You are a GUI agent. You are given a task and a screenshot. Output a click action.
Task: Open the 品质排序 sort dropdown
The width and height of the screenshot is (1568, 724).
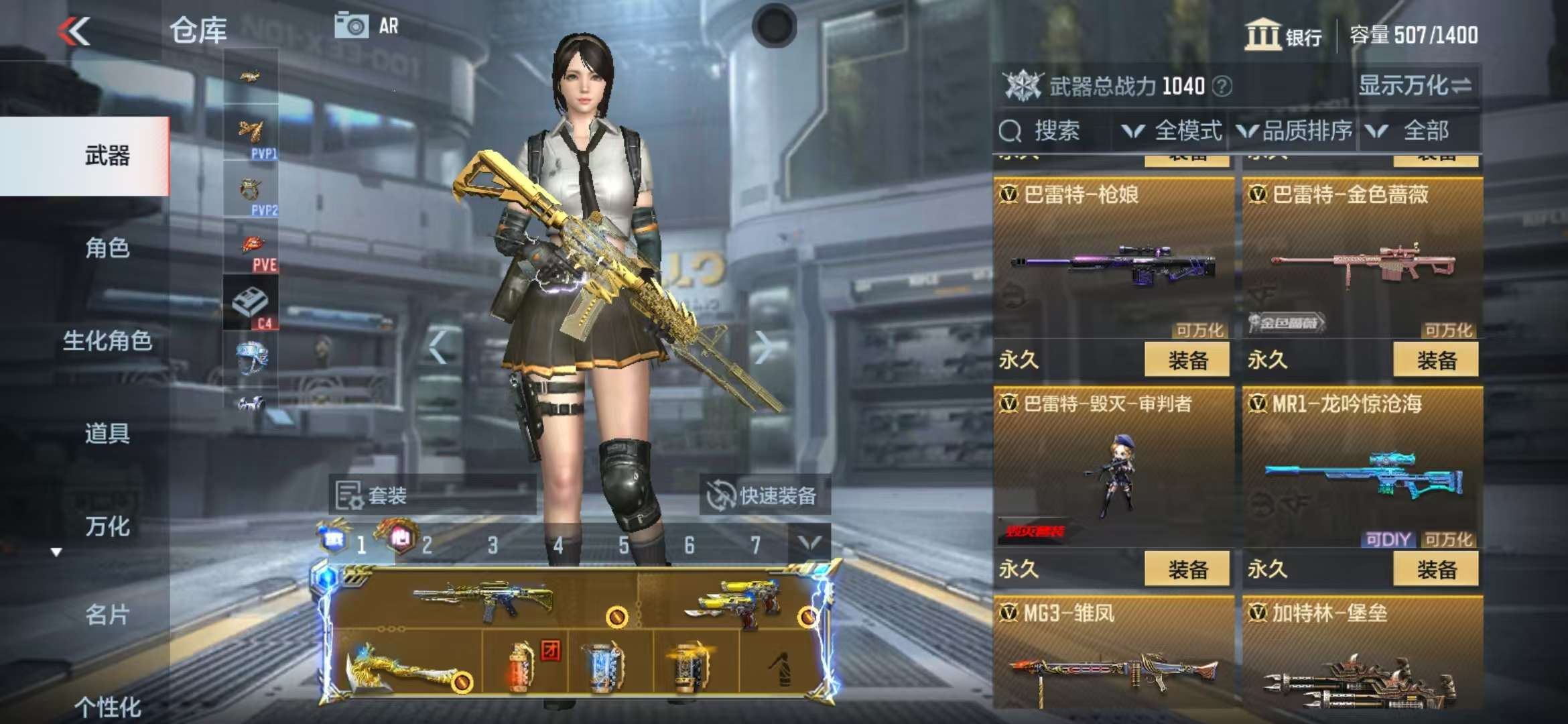point(1295,131)
